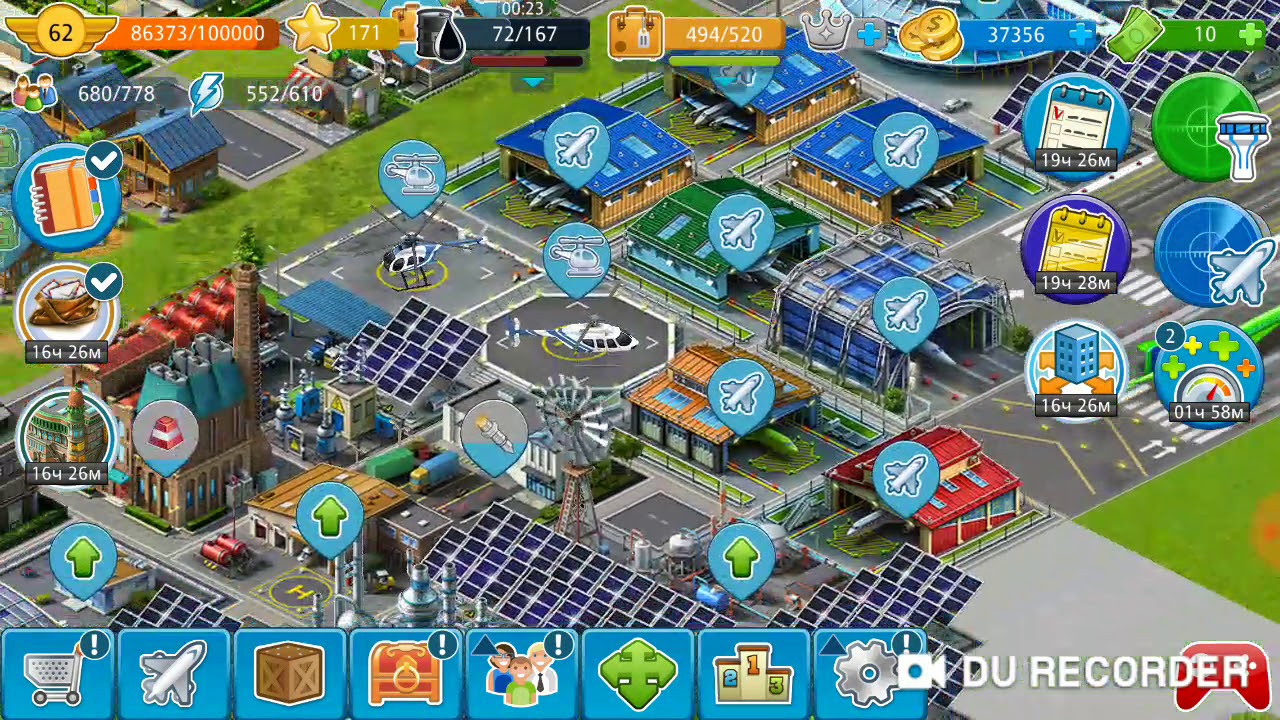Activate the green move arrows tool
Image resolution: width=1280 pixels, height=720 pixels.
coord(638,672)
